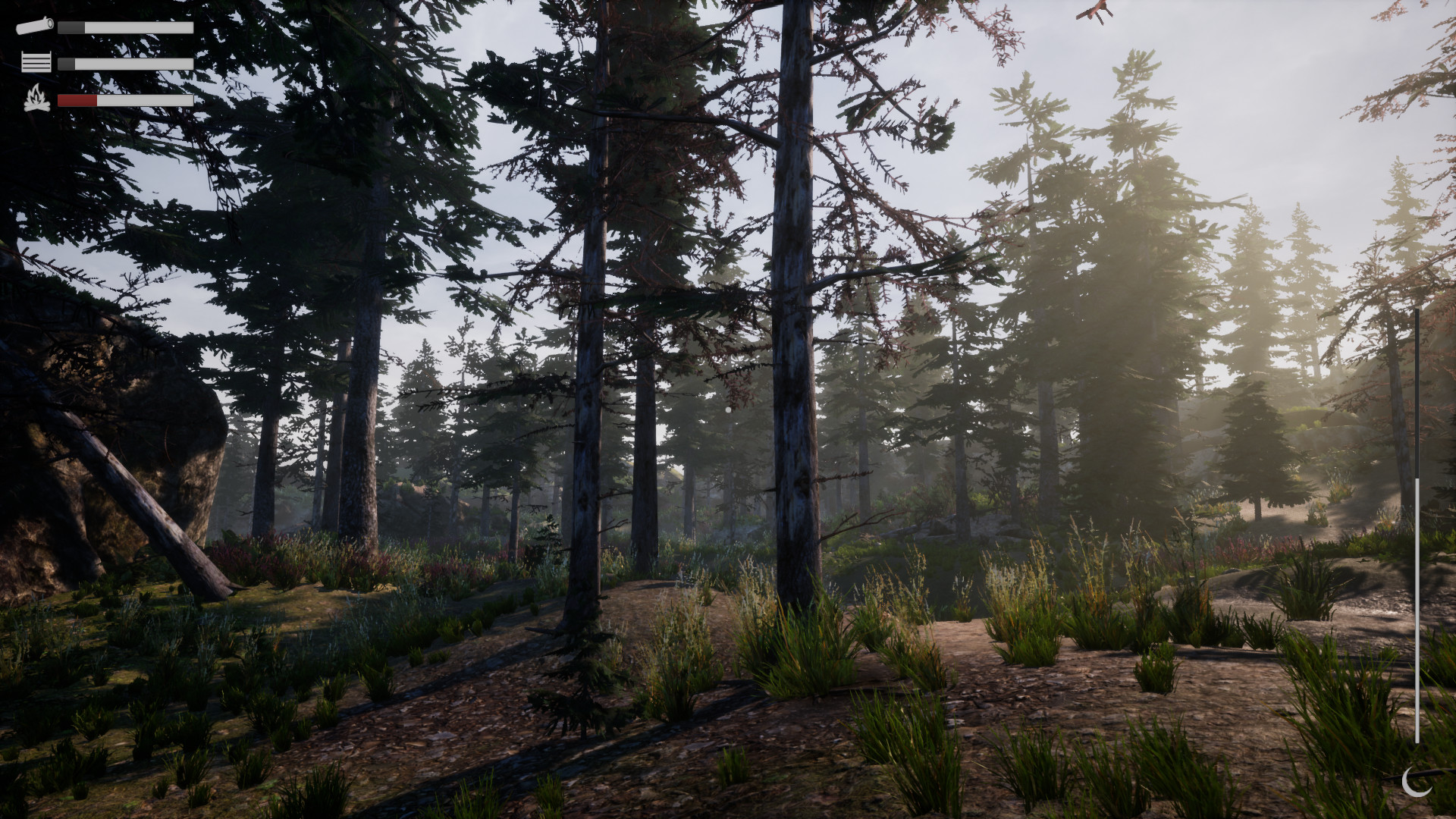Select the stacked planks icon
The width and height of the screenshot is (1456, 819).
pyautogui.click(x=35, y=62)
